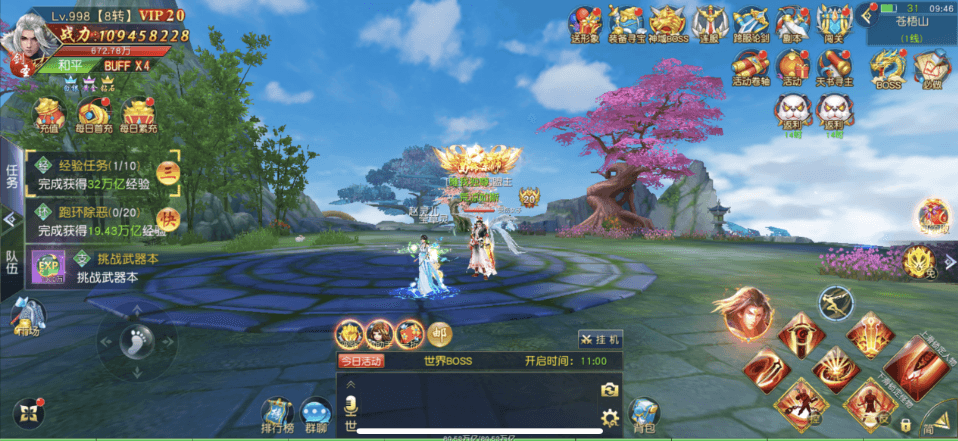Open the dragon BOSS icon

887,68
